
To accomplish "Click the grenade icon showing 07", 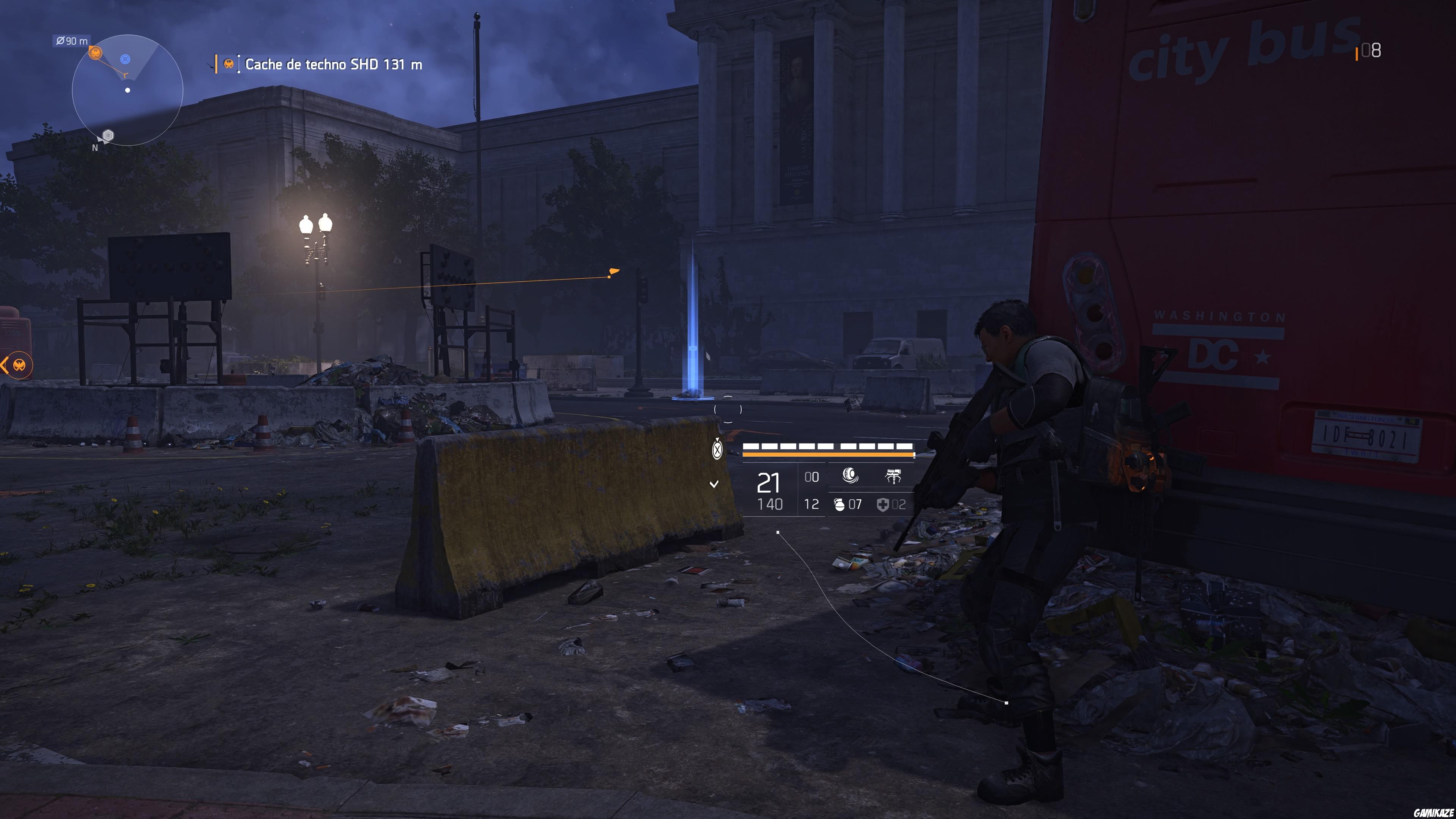I will 841,505.
